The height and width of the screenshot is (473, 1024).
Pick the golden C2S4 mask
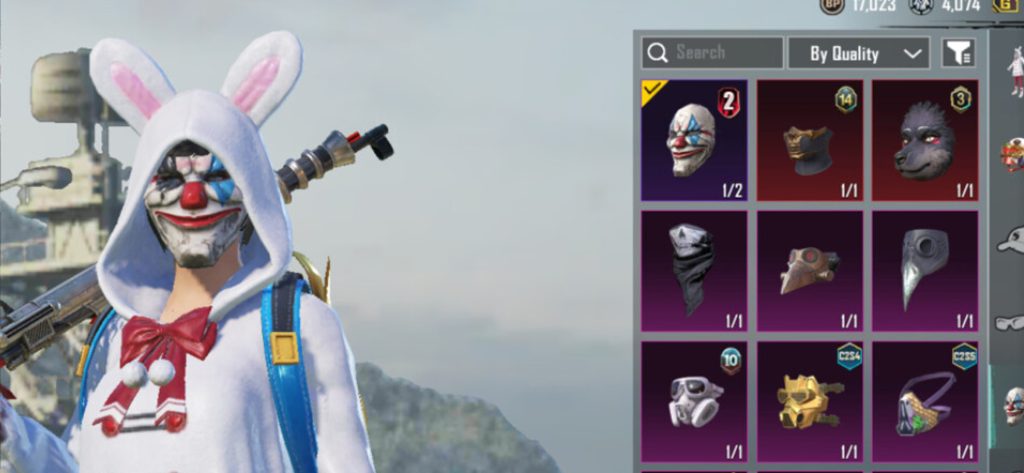[808, 401]
